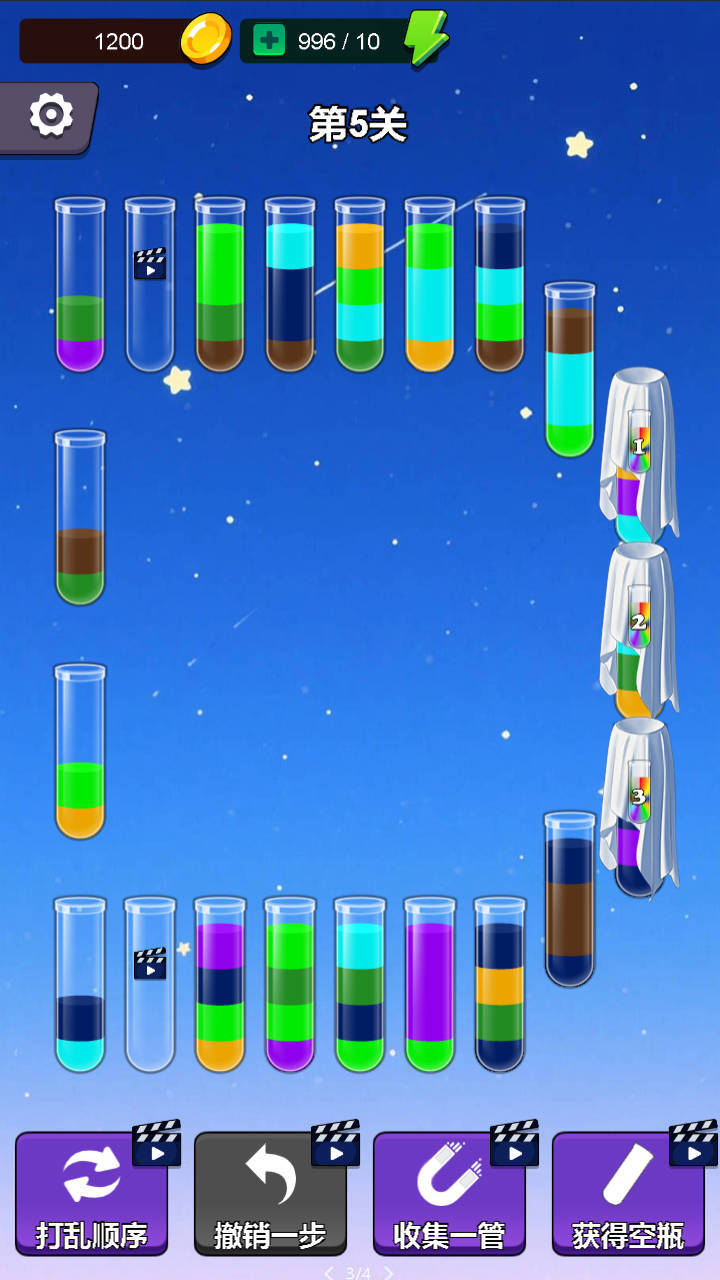Use the shuffle order button
The height and width of the screenshot is (1280, 720).
(91, 1193)
